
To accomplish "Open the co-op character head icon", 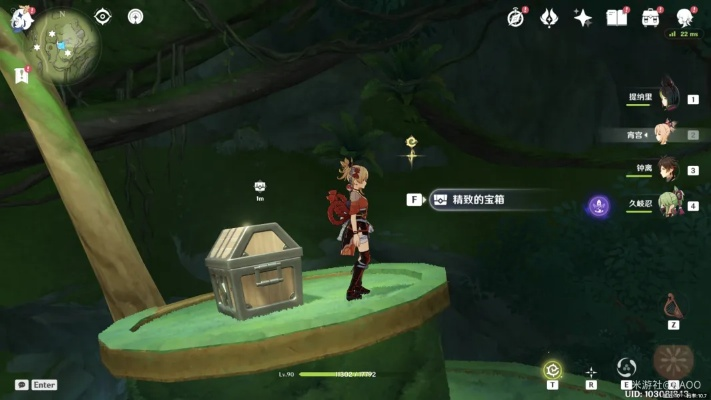I will 685,17.
